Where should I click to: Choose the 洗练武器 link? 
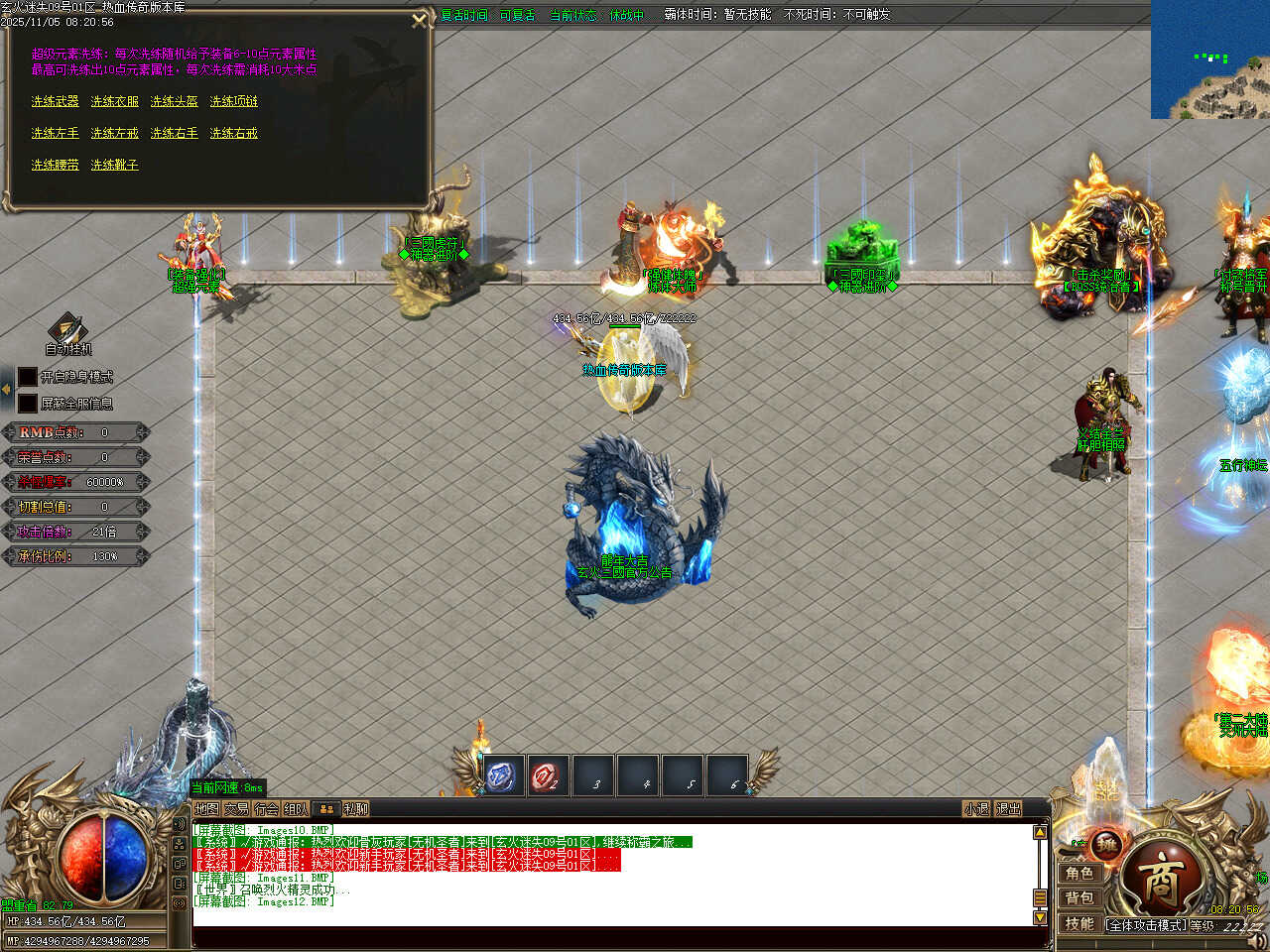[55, 102]
